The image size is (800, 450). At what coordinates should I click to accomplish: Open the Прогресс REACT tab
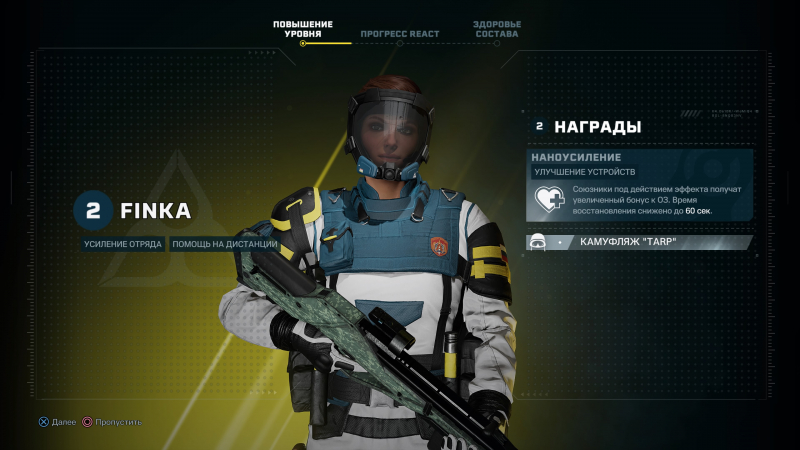400,34
